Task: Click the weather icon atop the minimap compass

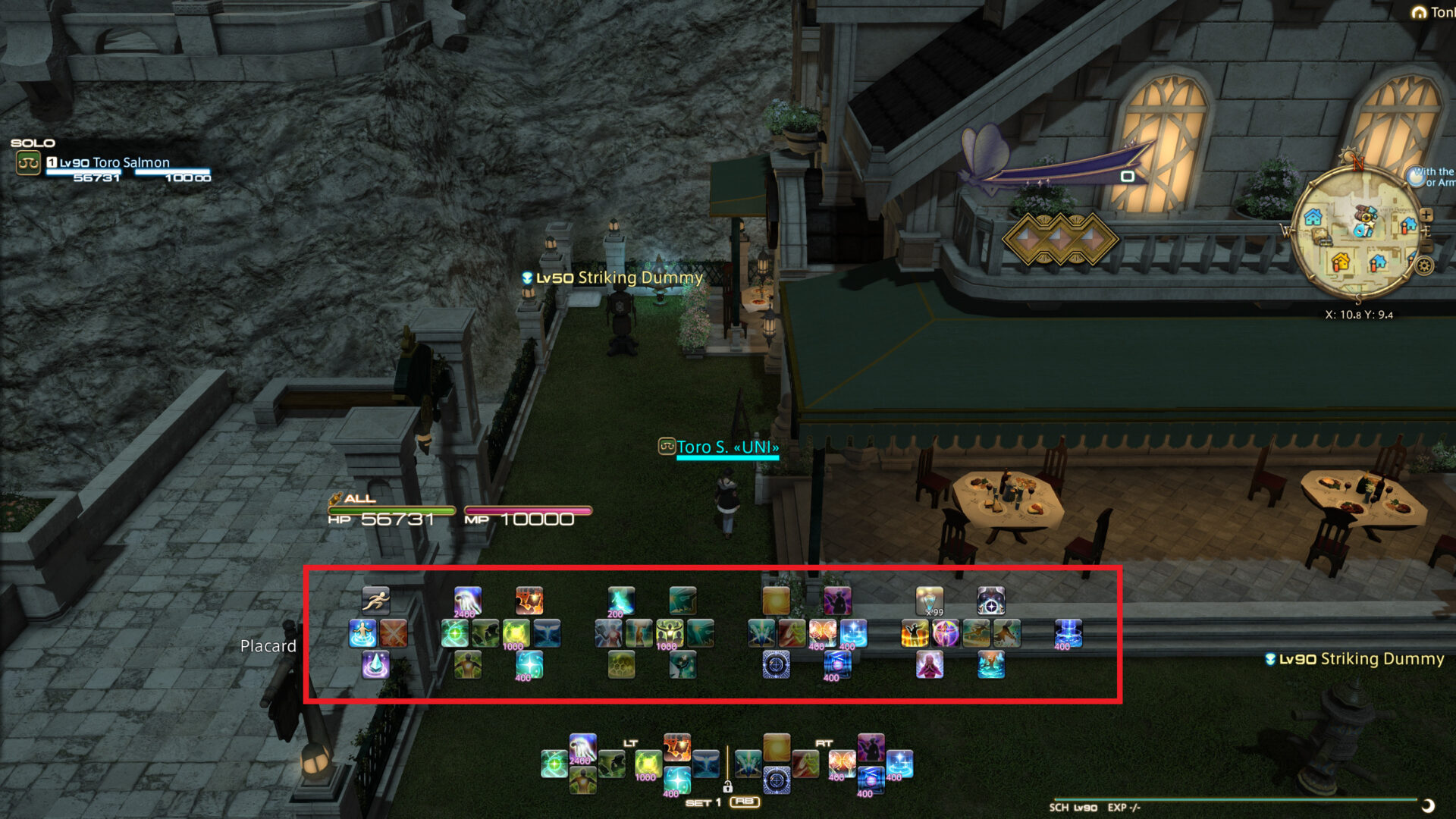Action: 1348,154
